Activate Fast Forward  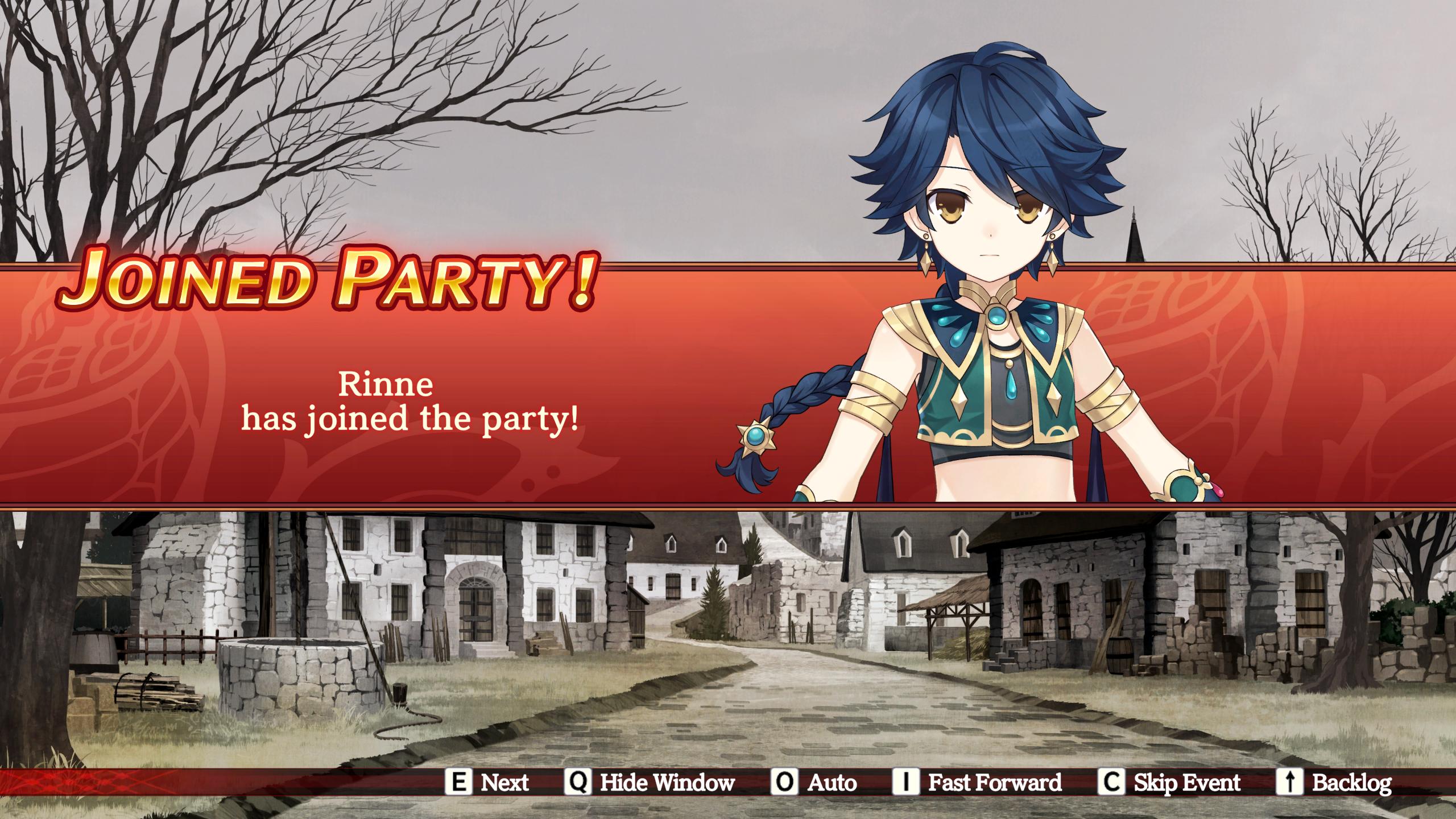point(977,783)
